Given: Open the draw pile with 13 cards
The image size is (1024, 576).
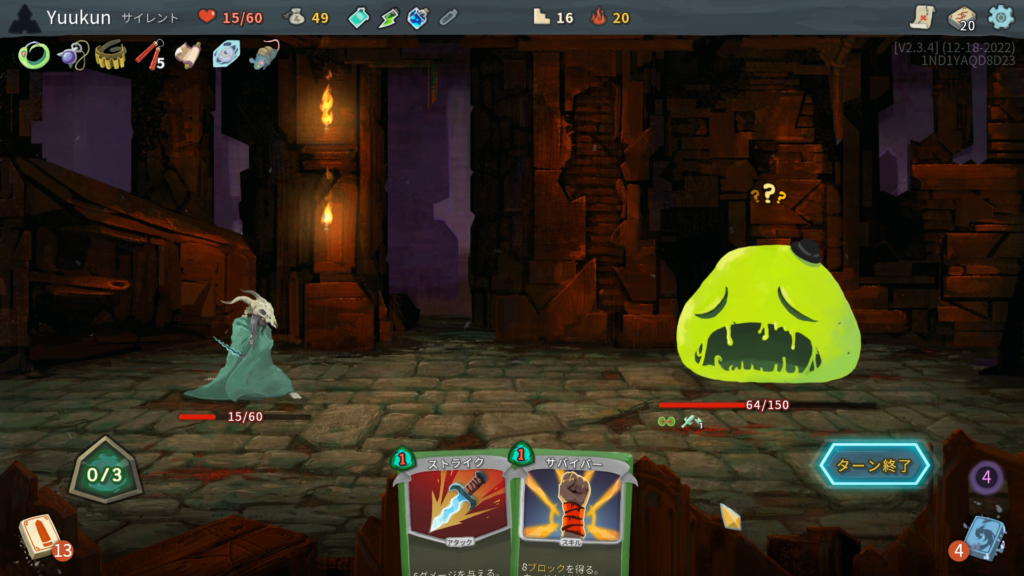Looking at the screenshot, I should [x=40, y=537].
